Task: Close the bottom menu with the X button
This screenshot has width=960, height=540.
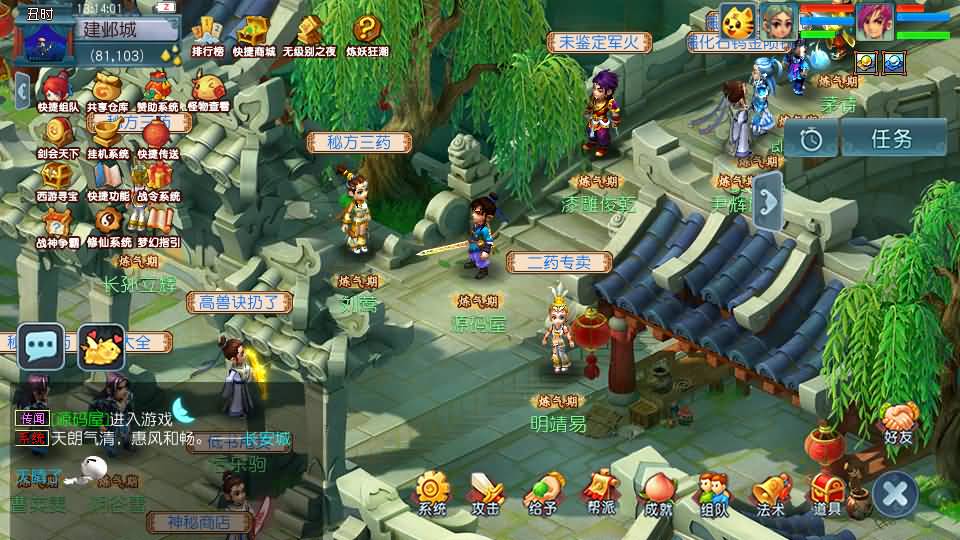Action: [895, 494]
